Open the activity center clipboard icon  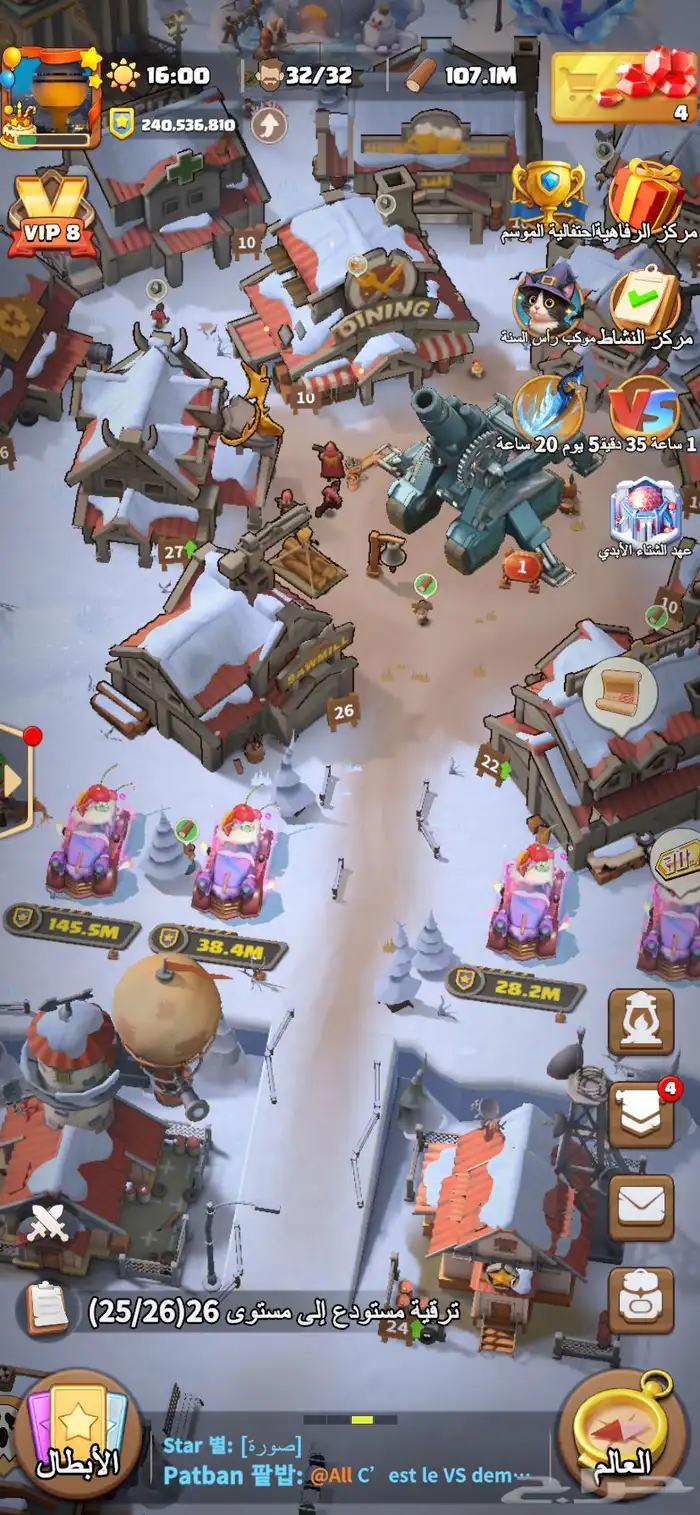646,298
